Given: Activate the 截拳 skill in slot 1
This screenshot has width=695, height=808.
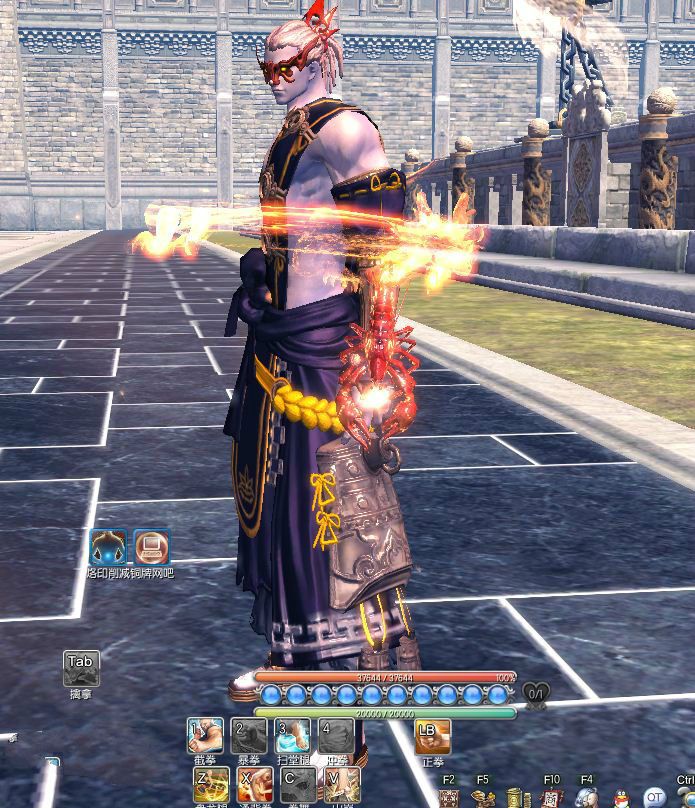Looking at the screenshot, I should tap(206, 737).
